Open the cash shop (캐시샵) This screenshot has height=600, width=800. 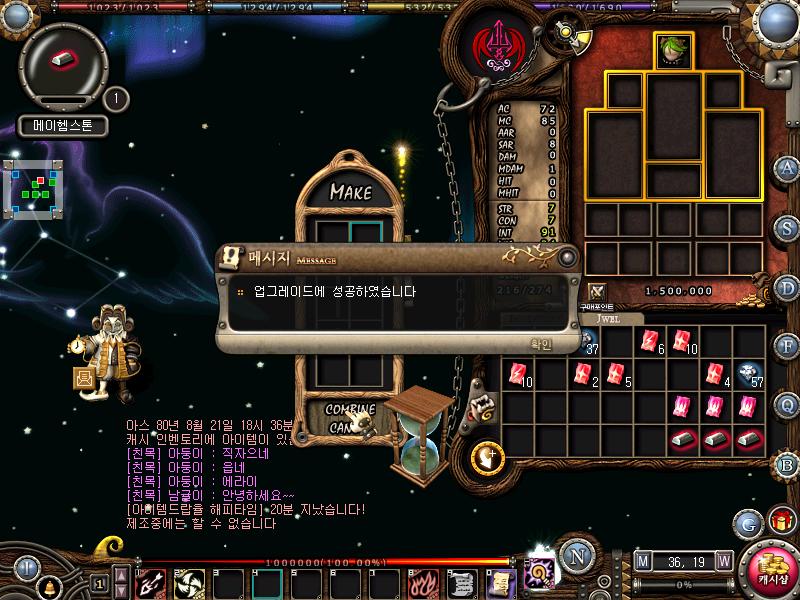[x=771, y=569]
